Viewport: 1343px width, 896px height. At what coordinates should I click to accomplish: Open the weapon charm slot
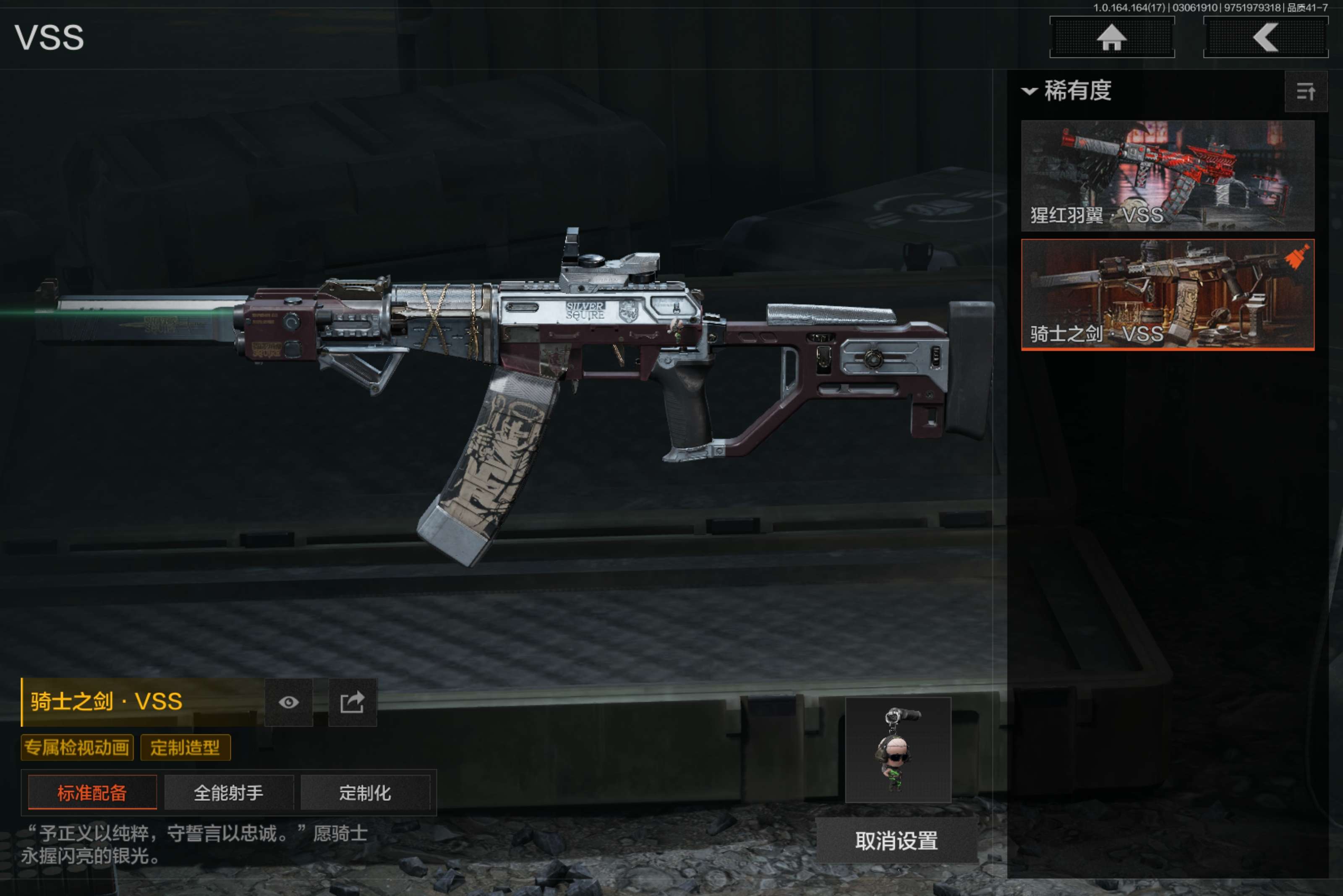898,750
